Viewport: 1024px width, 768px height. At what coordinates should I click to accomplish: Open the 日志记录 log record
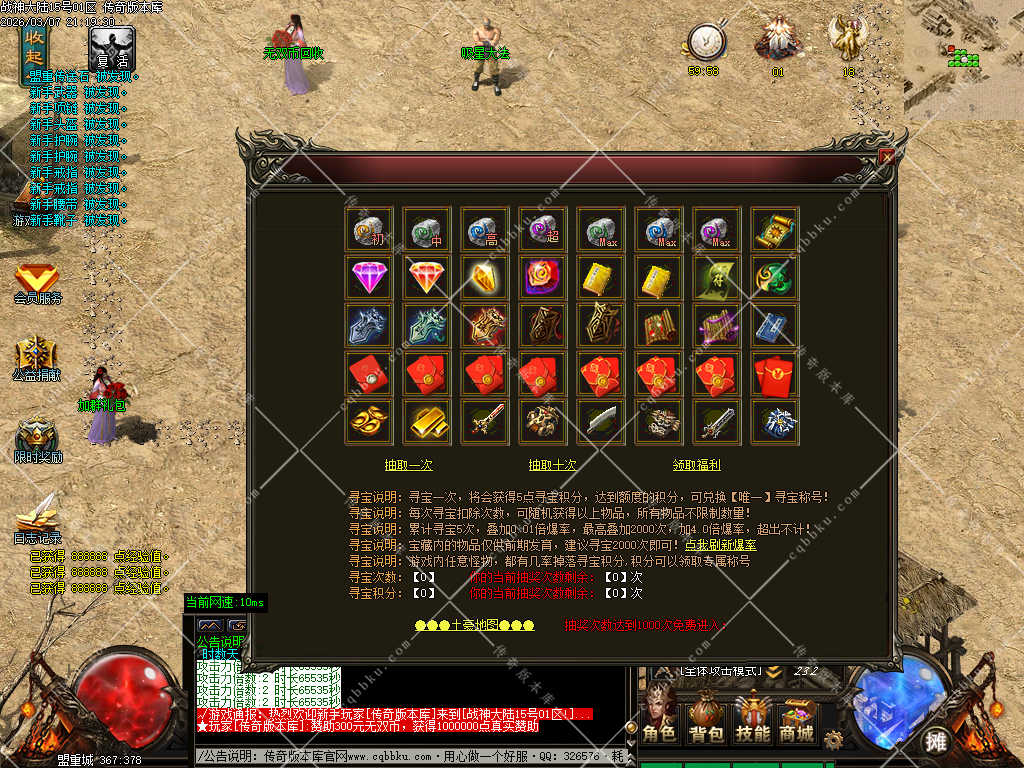click(37, 520)
